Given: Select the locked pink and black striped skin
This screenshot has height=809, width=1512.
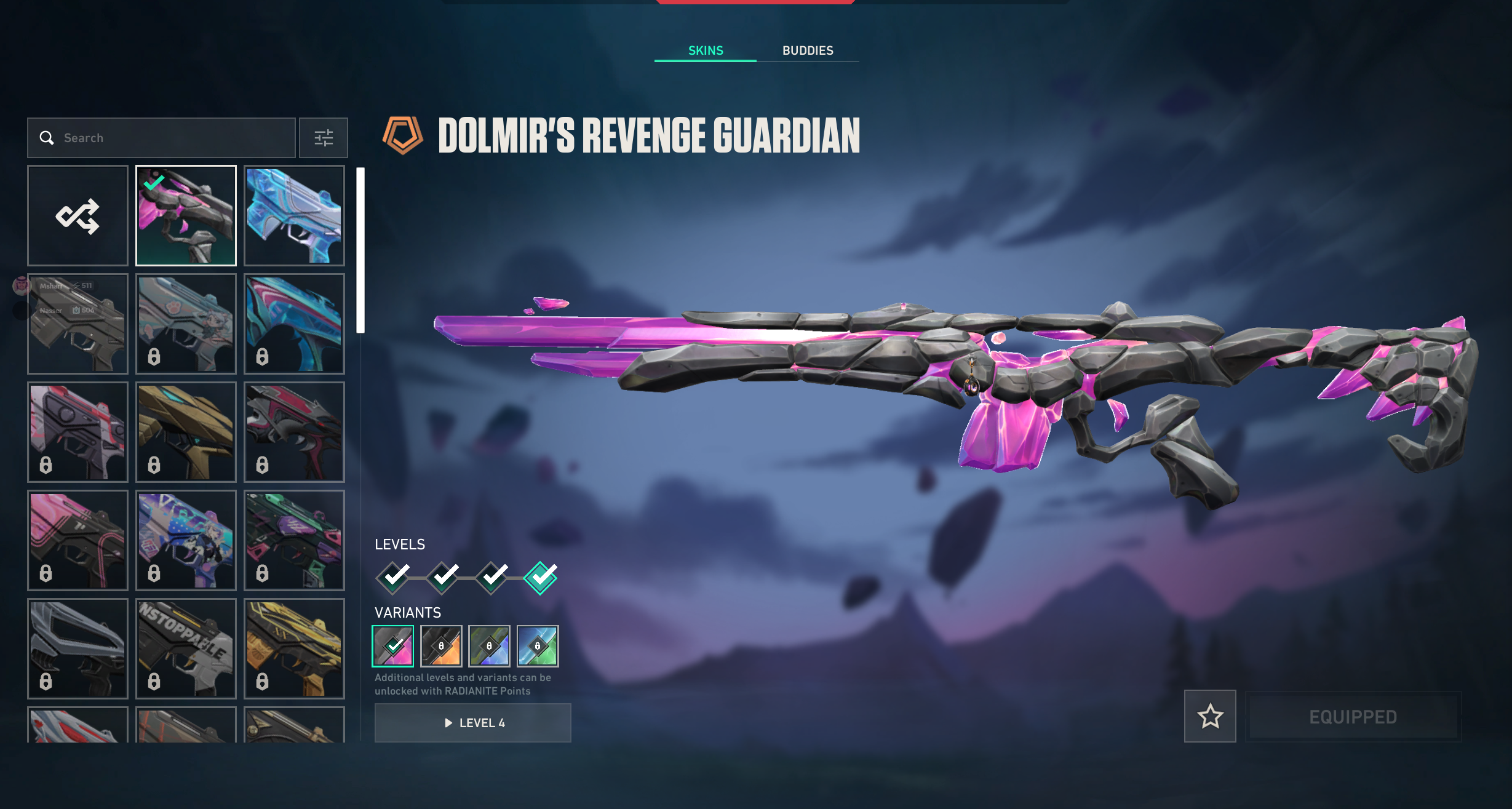Looking at the screenshot, I should [x=78, y=540].
